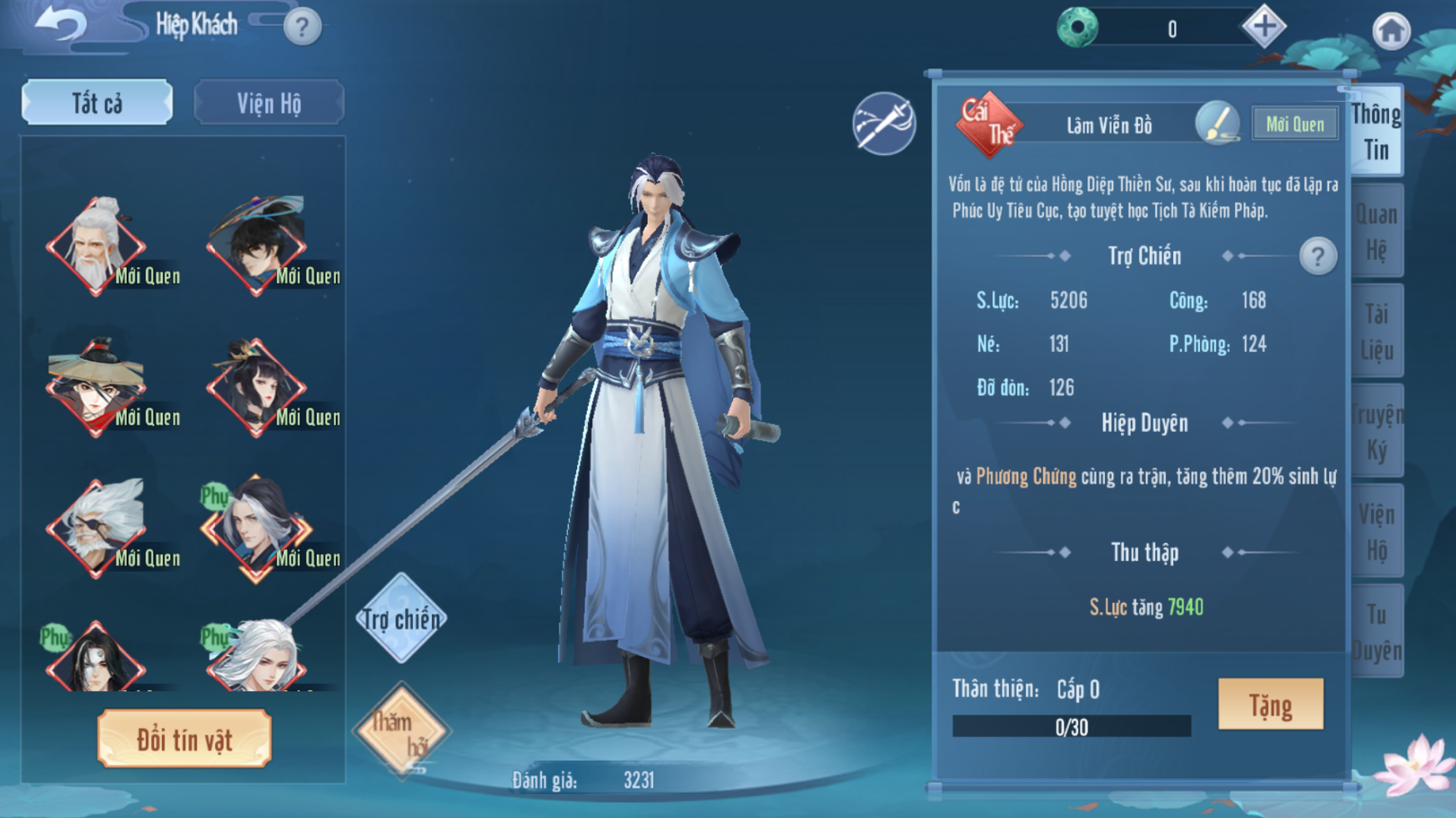Show Trợ Chiến help tooltip
Screen dimensions: 1456x818
coord(1318,256)
